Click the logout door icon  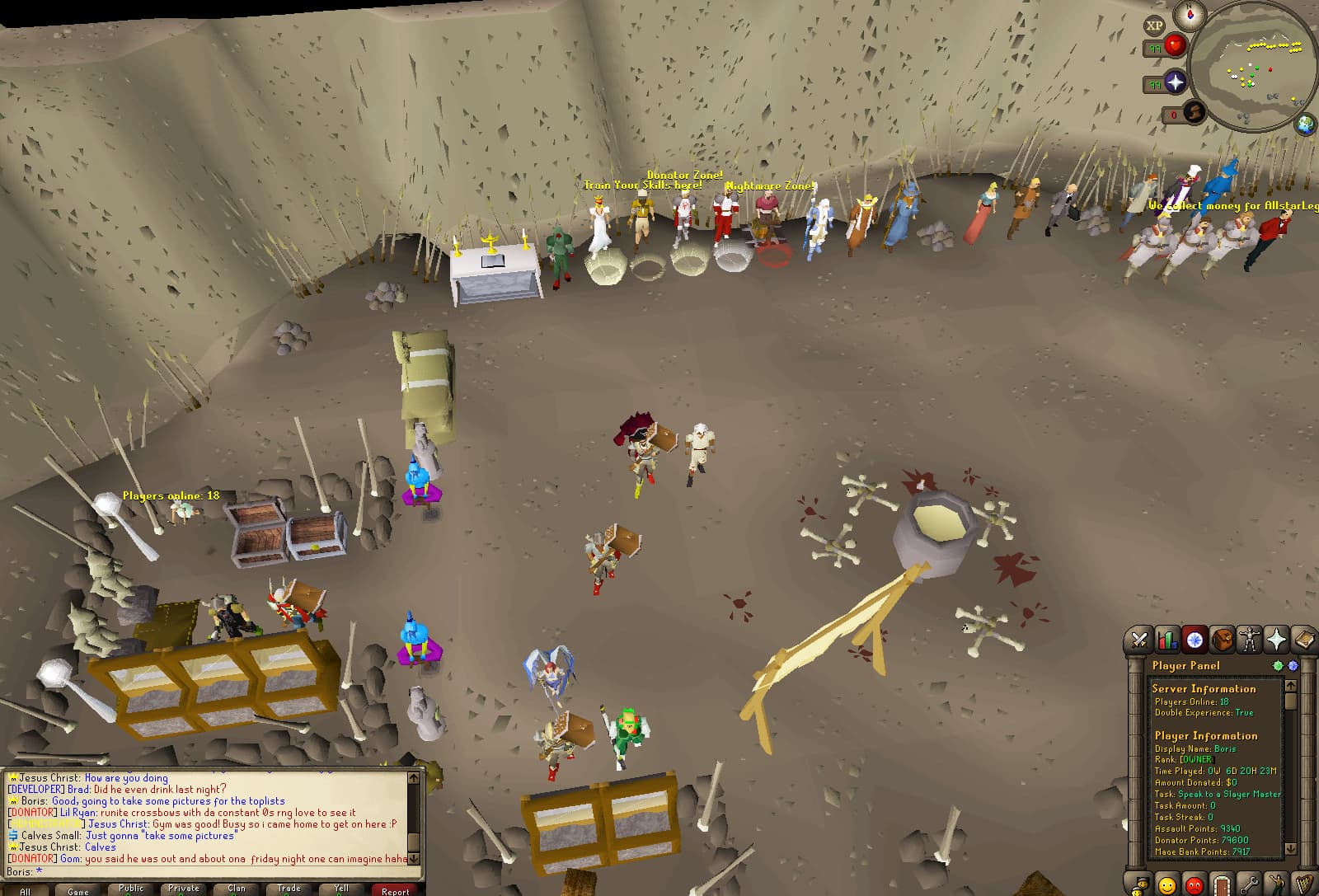tap(1222, 884)
